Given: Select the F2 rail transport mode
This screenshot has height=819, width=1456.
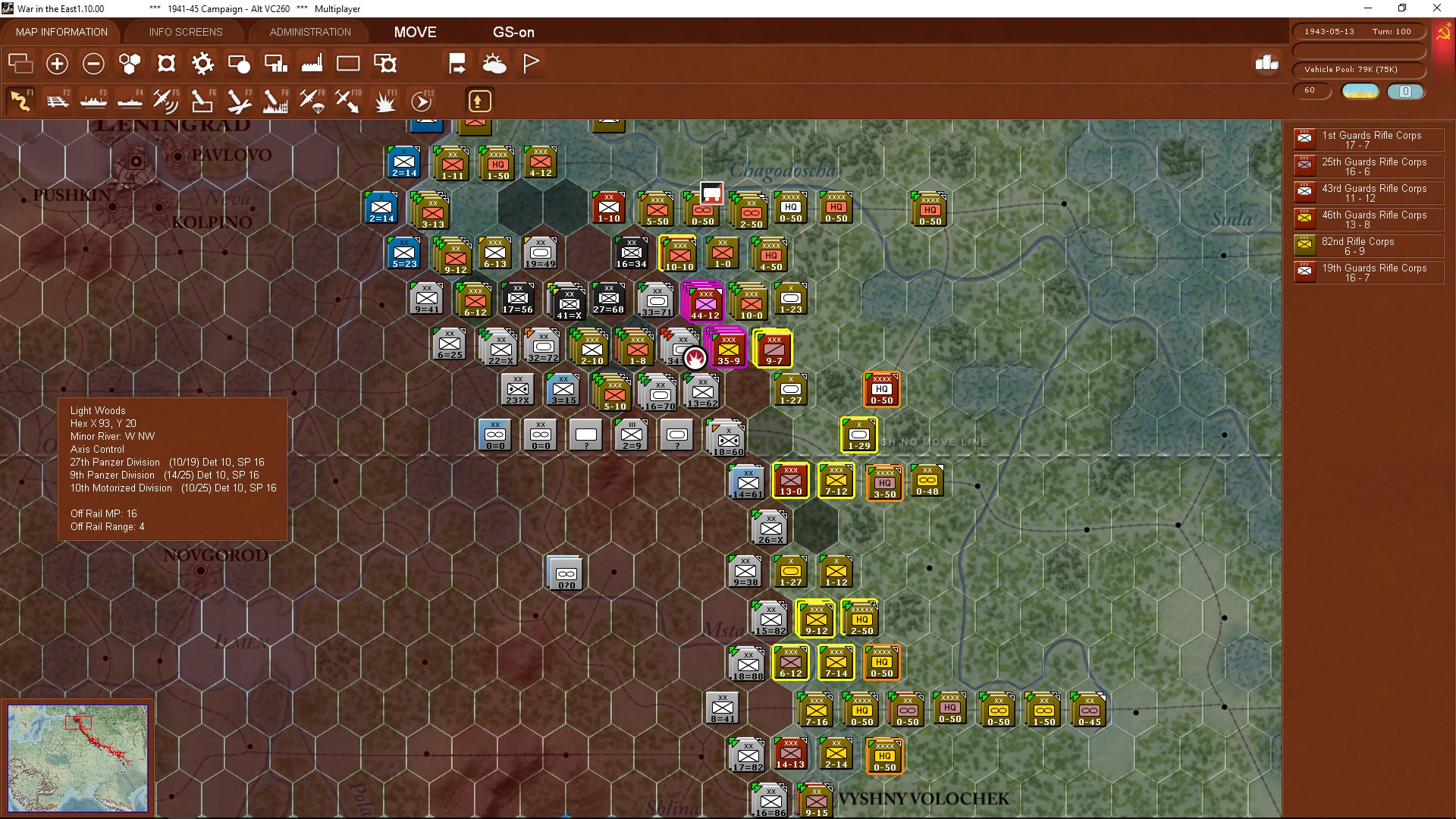Looking at the screenshot, I should [x=58, y=100].
